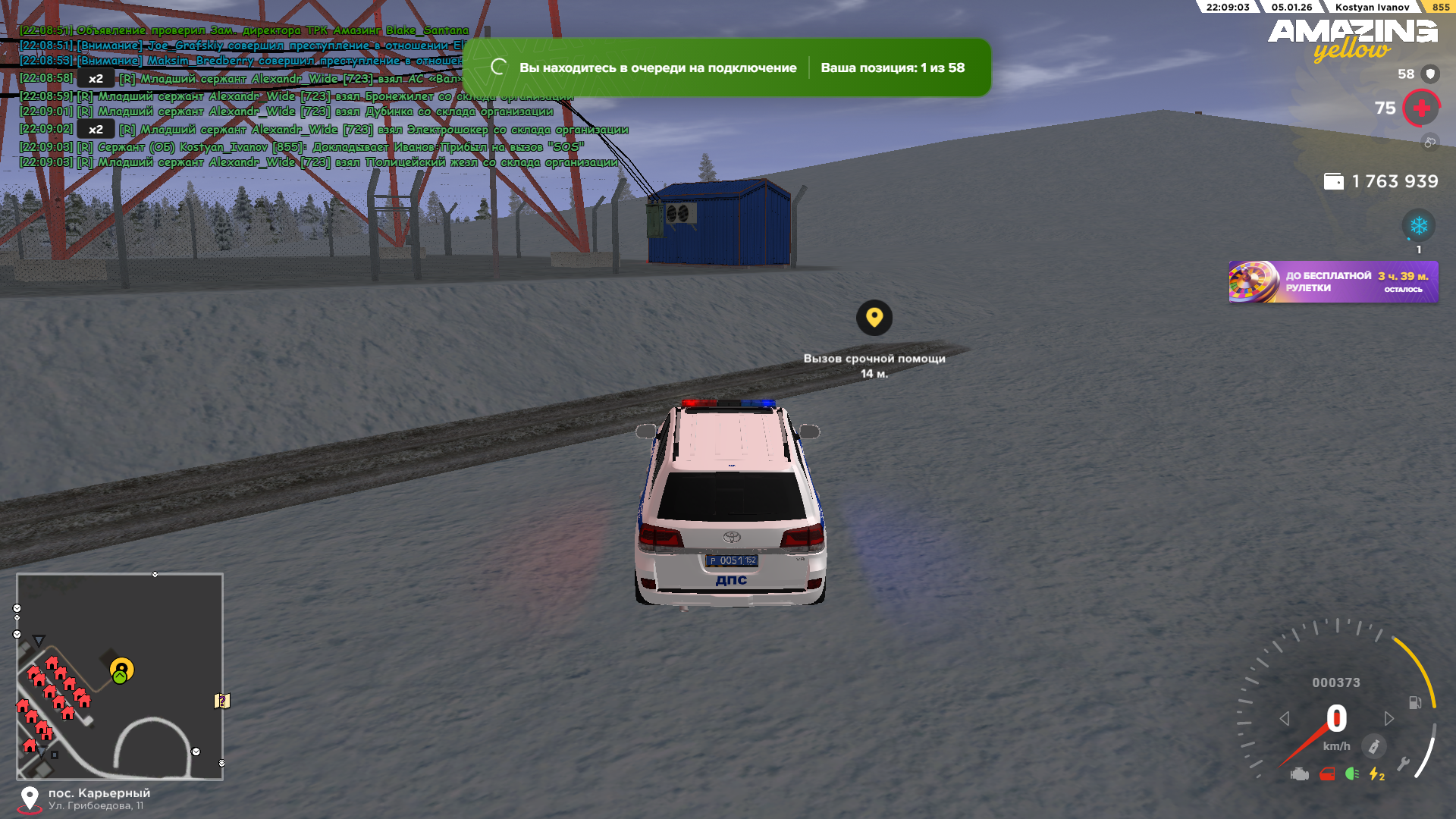Select the urgent help call waypoint marker

click(x=874, y=318)
